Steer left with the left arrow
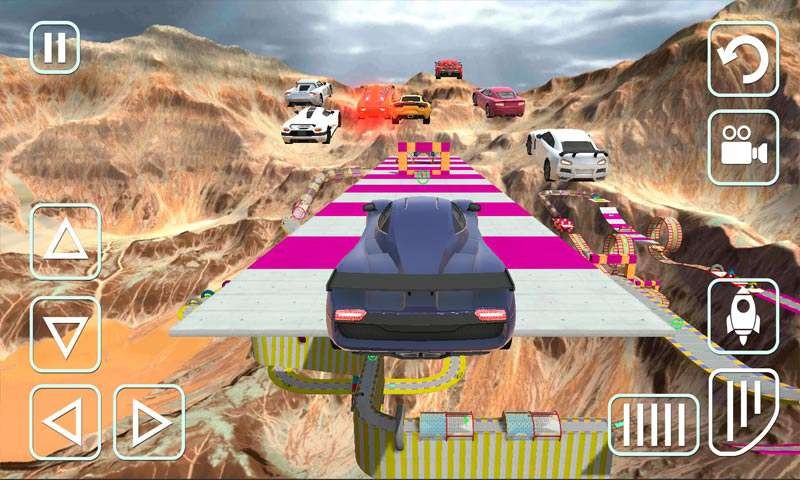Image resolution: width=800 pixels, height=480 pixels. 66,422
